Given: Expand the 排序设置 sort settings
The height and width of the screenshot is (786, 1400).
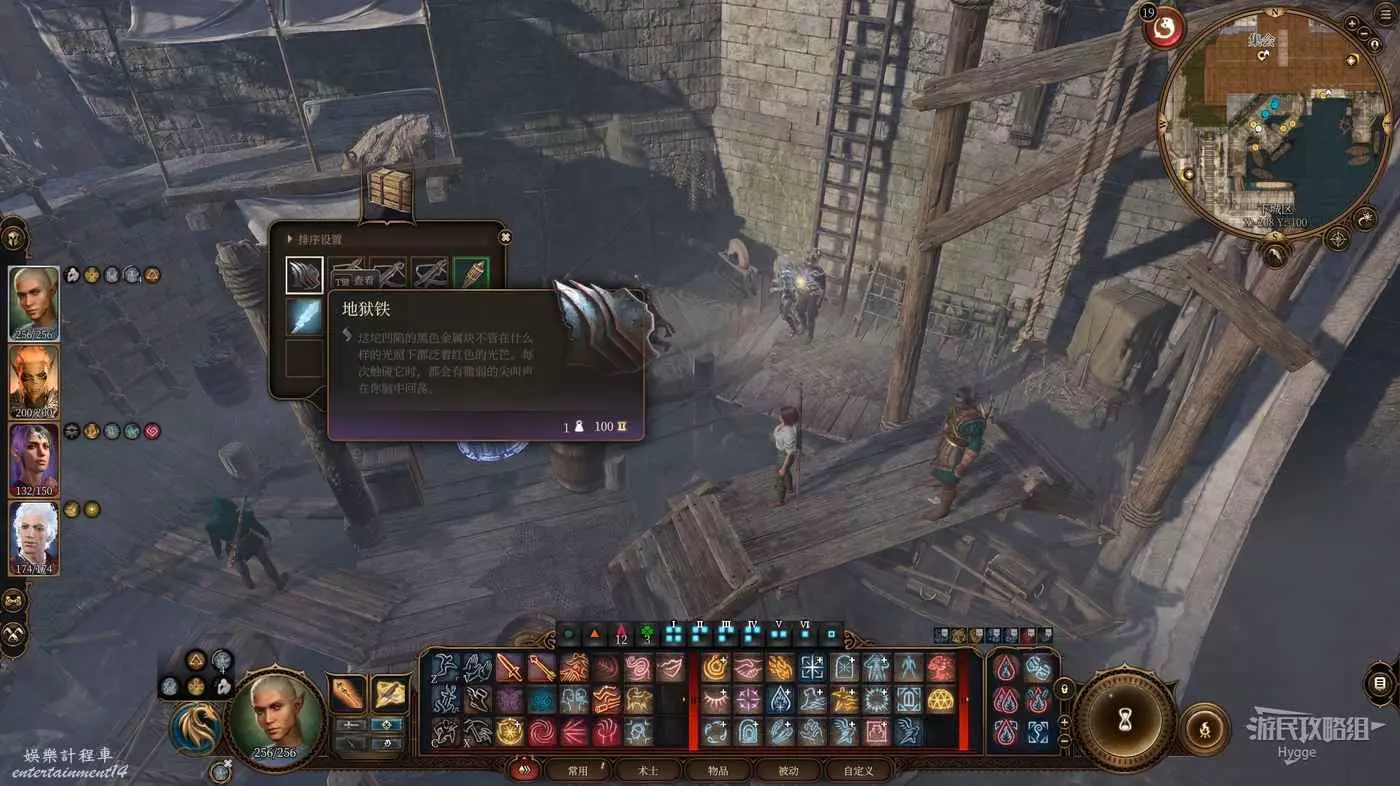Looking at the screenshot, I should click(x=316, y=240).
